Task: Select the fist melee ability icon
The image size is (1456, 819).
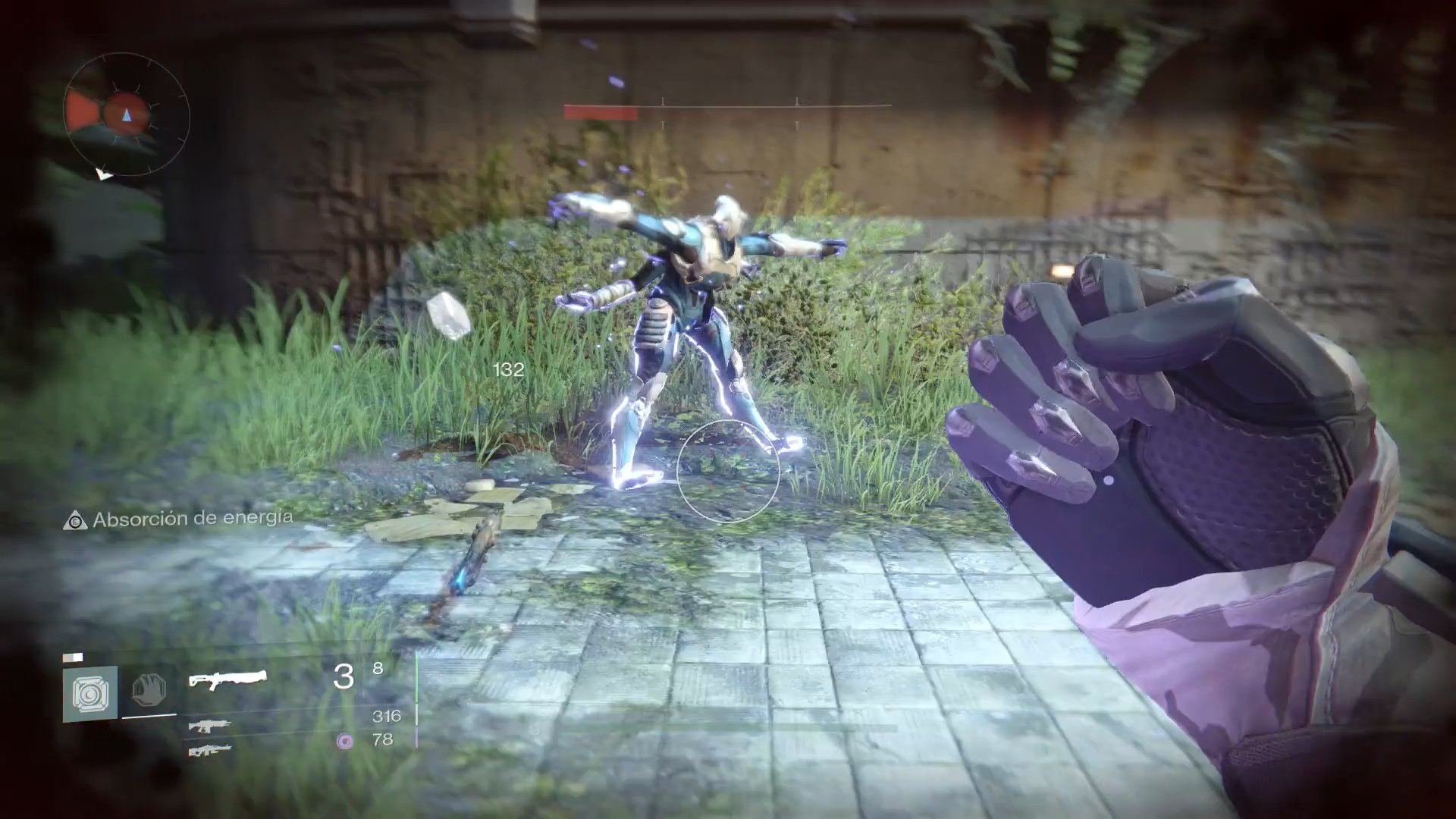Action: (x=149, y=691)
